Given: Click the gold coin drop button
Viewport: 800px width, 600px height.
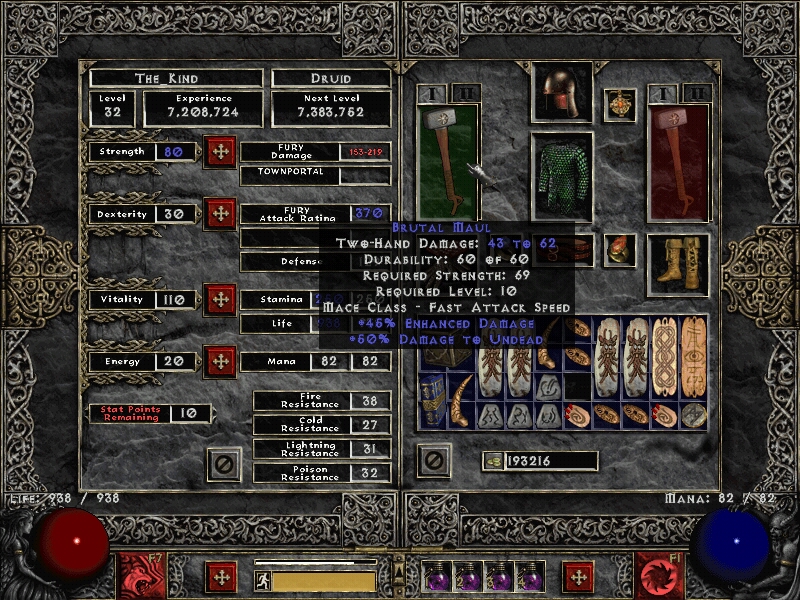Looking at the screenshot, I should click(x=493, y=461).
